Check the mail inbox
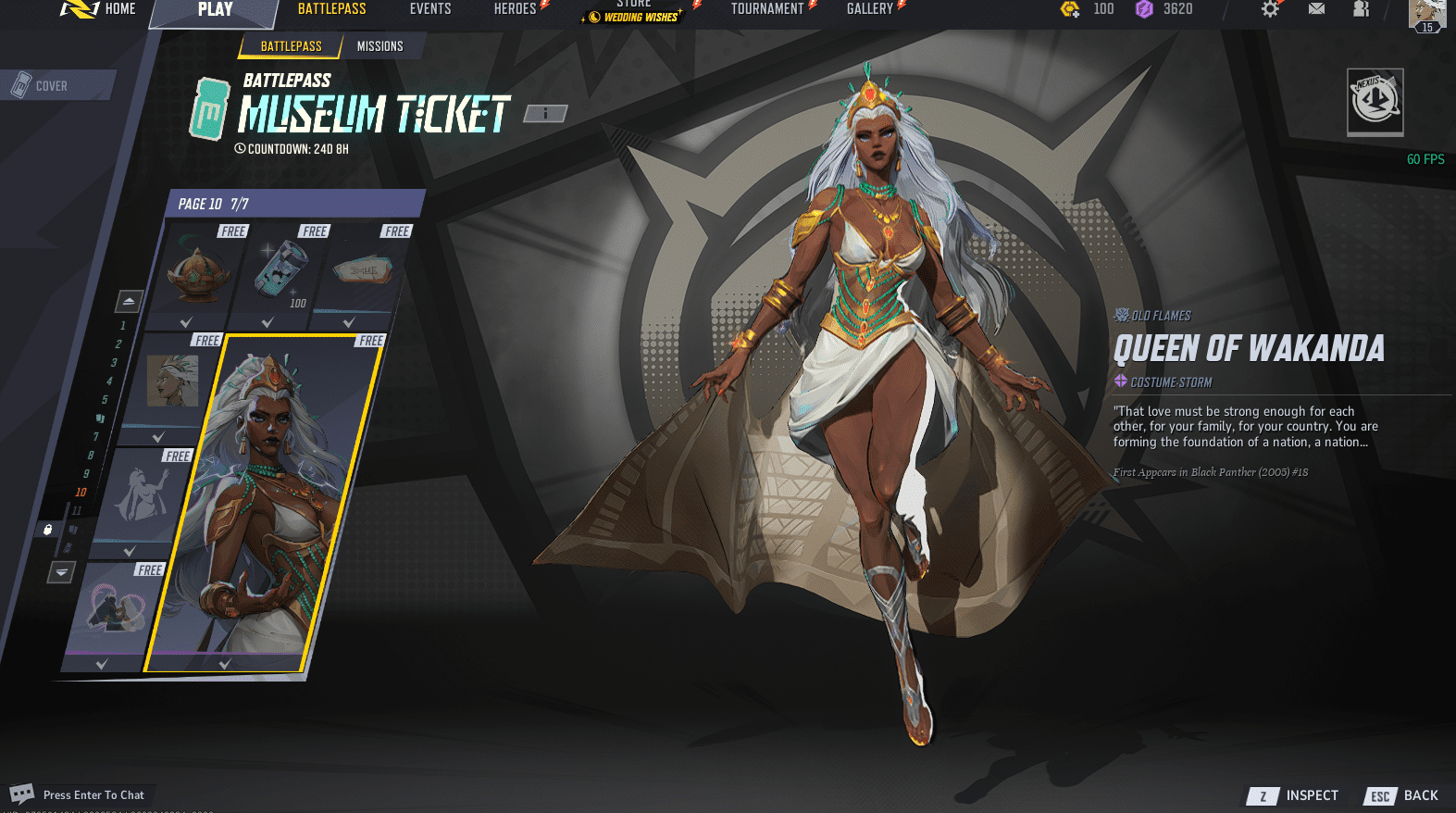 coord(1316,9)
